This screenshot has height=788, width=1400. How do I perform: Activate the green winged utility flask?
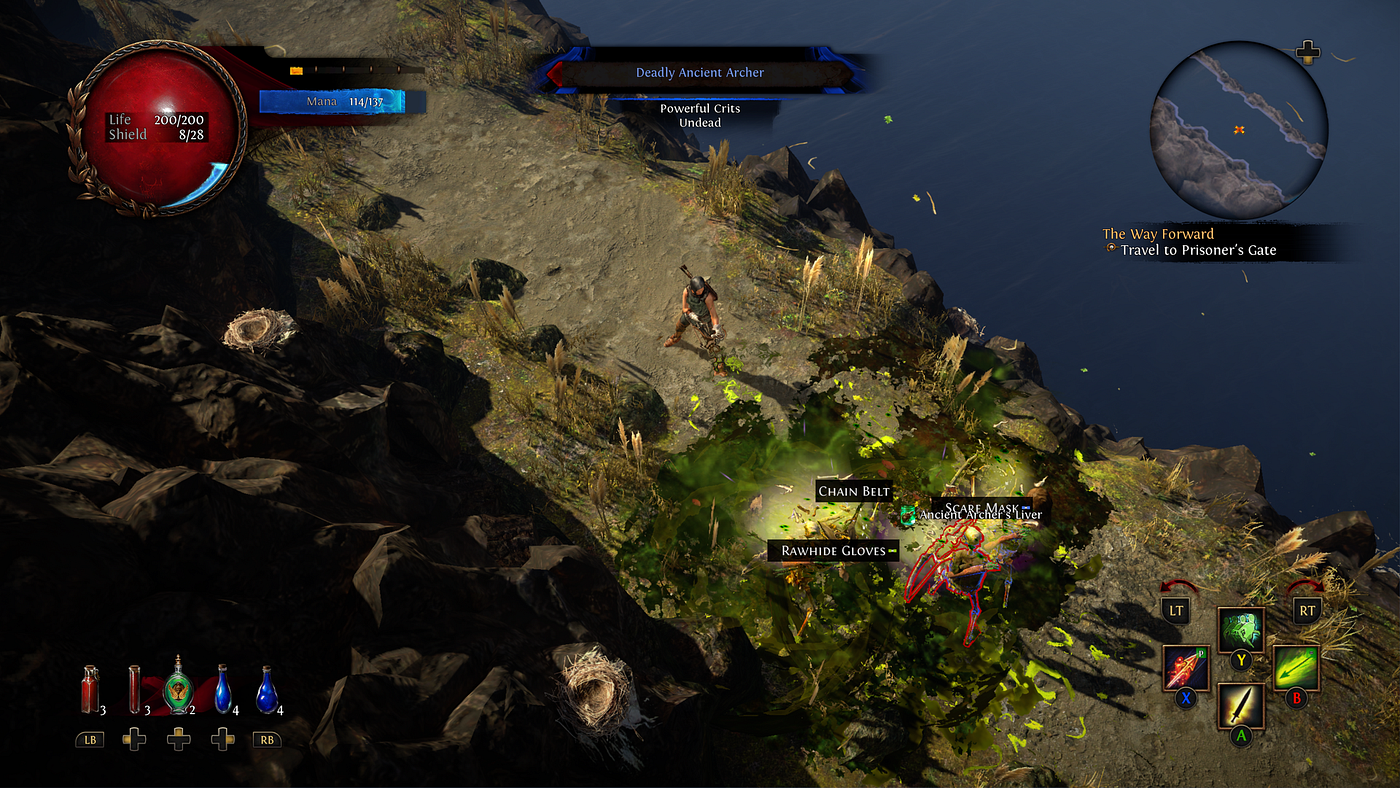[x=178, y=688]
